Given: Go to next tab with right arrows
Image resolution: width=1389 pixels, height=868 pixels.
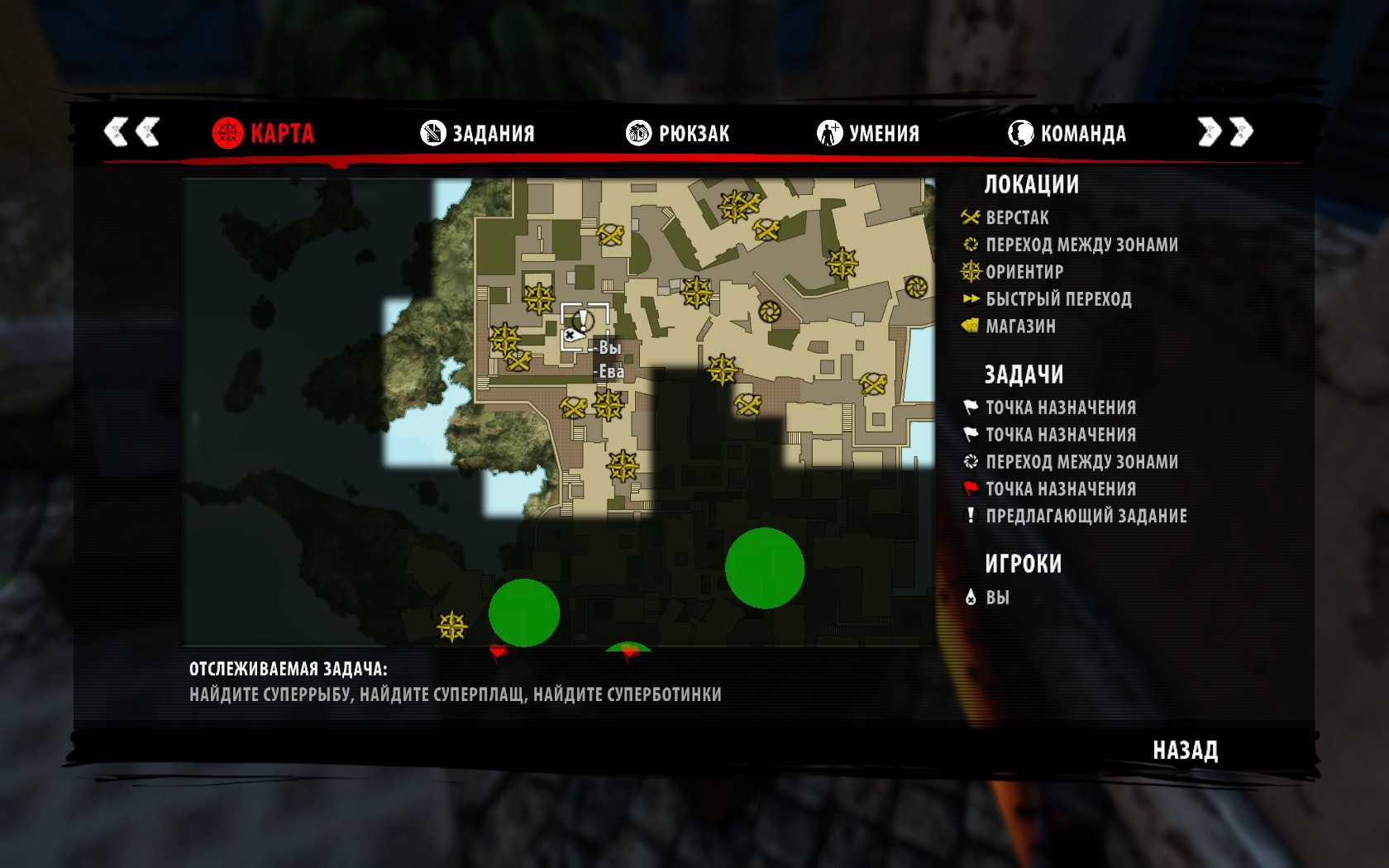Looking at the screenshot, I should (x=1225, y=131).
